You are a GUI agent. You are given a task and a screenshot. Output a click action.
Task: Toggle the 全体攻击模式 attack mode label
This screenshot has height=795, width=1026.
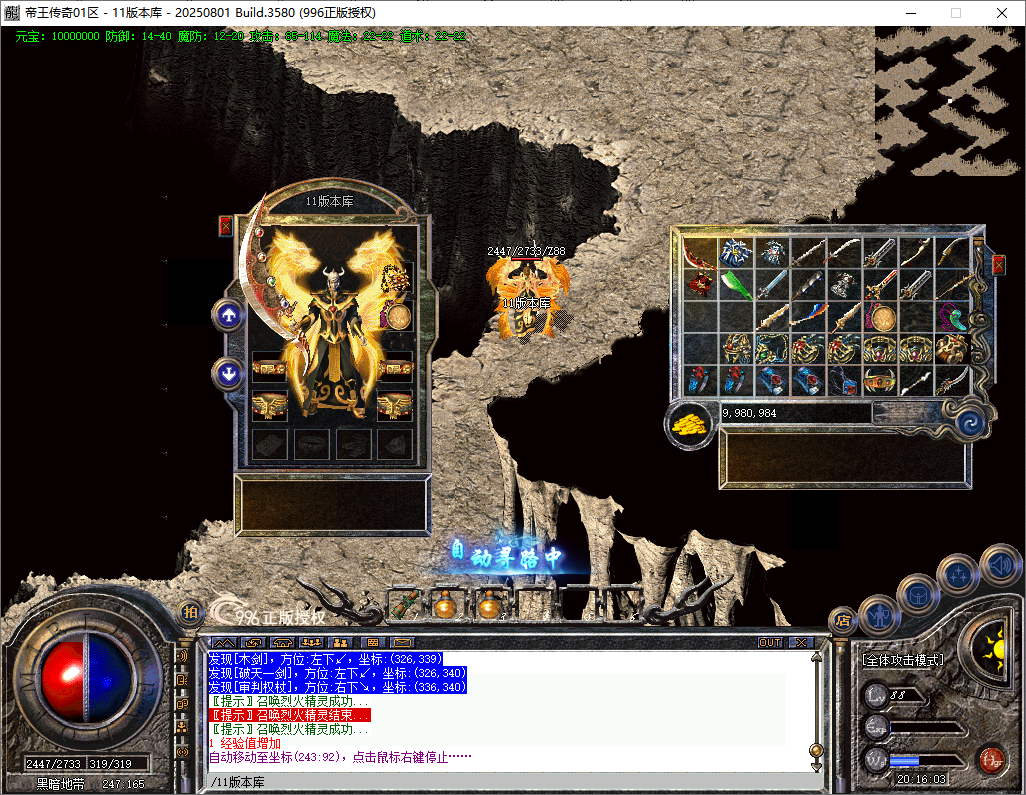(902, 660)
